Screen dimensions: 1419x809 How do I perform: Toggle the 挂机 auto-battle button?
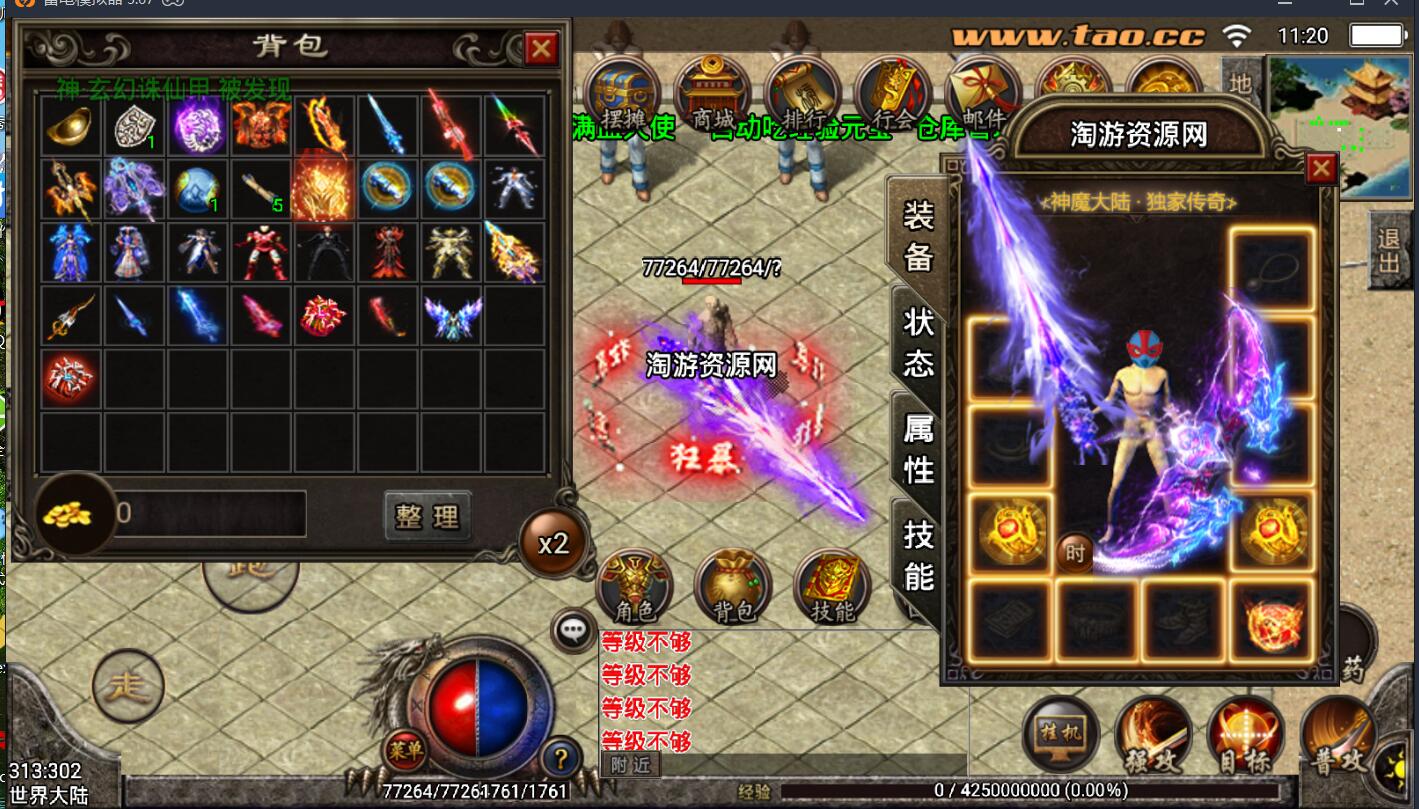(1061, 735)
